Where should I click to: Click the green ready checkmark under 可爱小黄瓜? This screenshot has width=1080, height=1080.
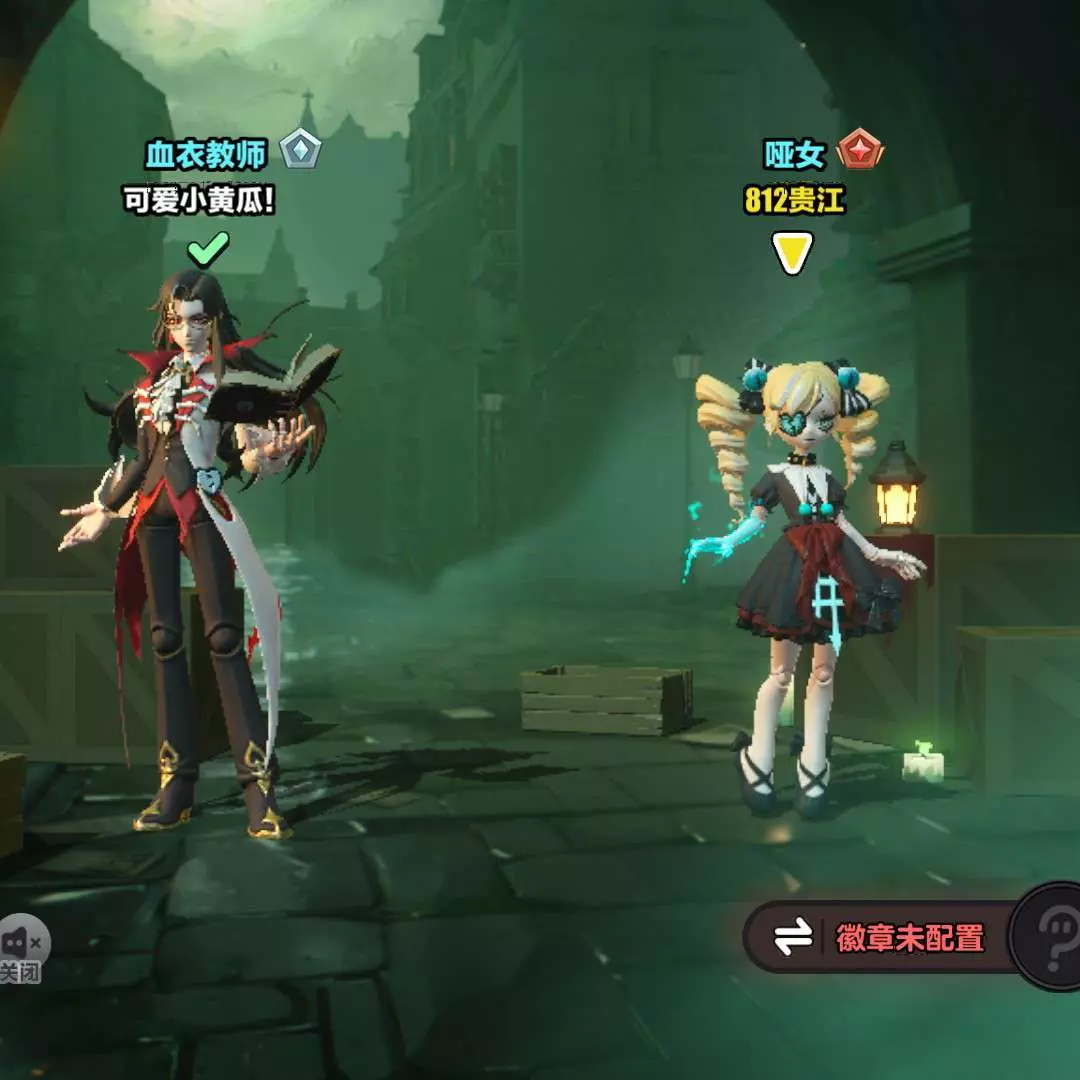pyautogui.click(x=208, y=249)
